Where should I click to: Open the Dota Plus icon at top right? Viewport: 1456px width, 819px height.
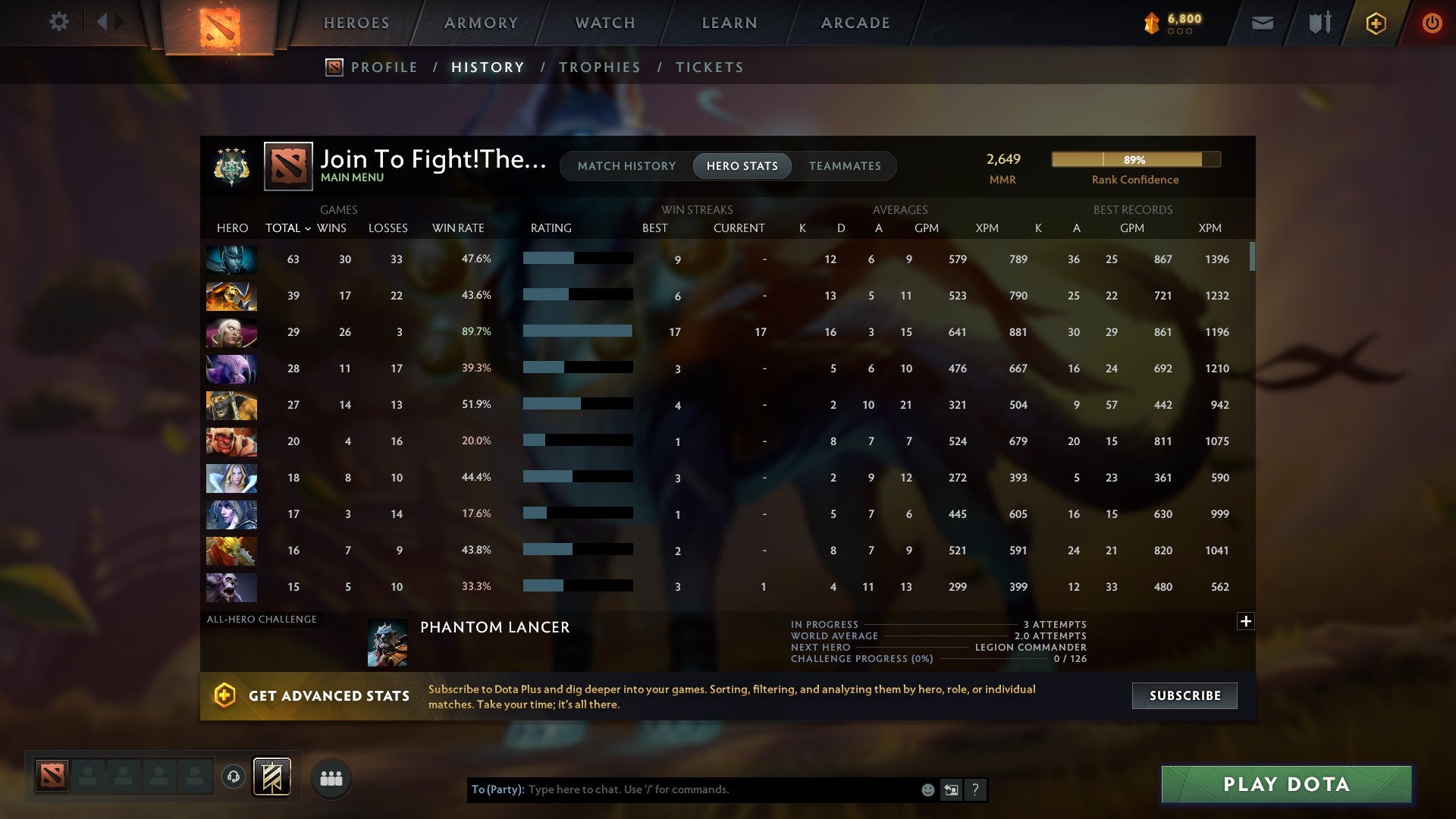[x=1375, y=23]
